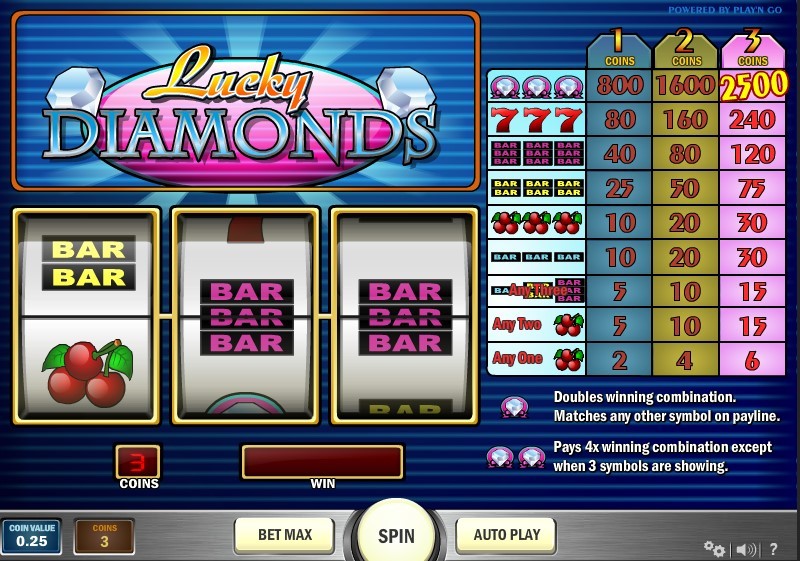The height and width of the screenshot is (561, 800).
Task: Start Auto Play mode
Action: tap(507, 535)
